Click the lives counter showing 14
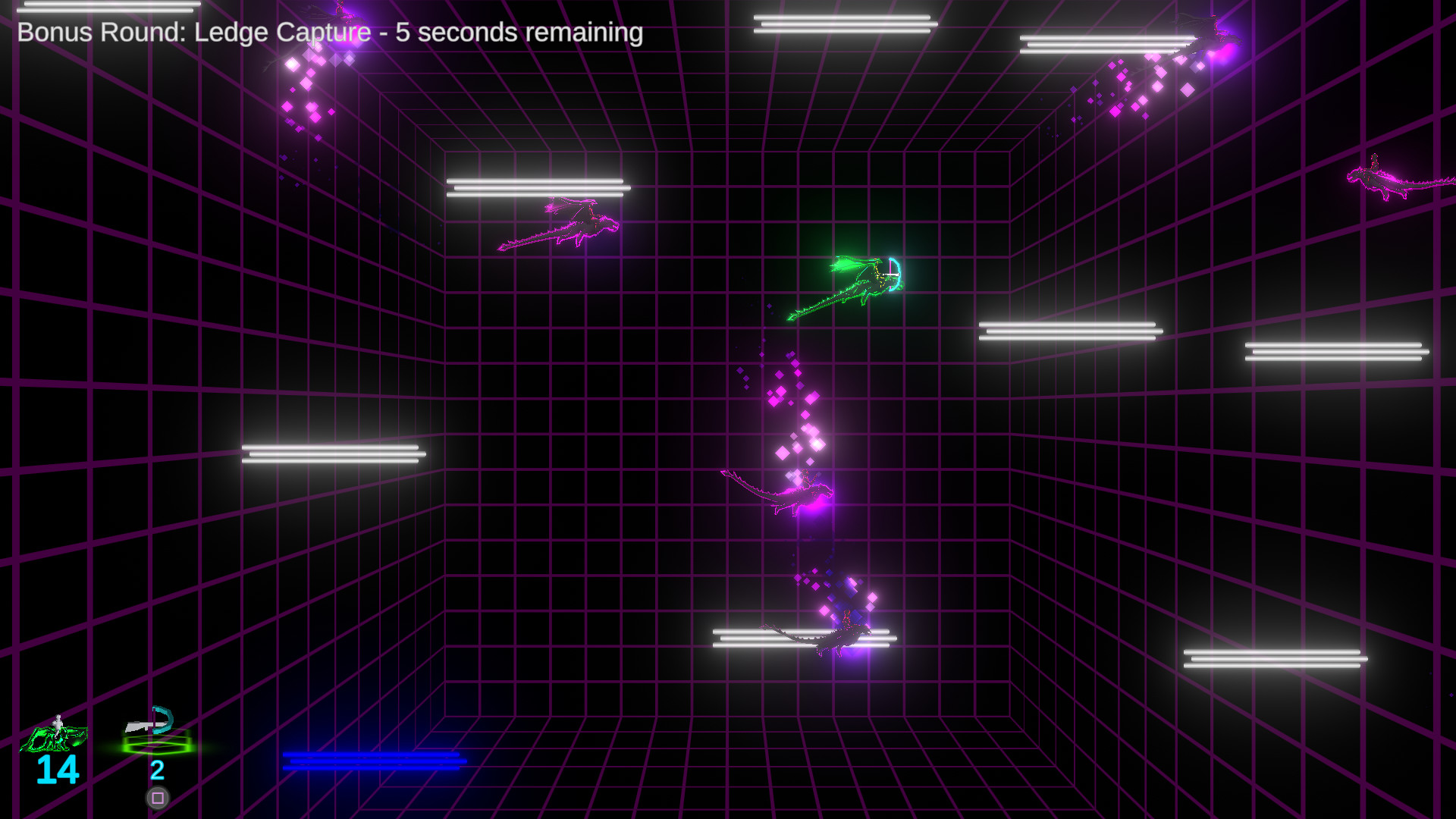The image size is (1456, 819). [57, 772]
